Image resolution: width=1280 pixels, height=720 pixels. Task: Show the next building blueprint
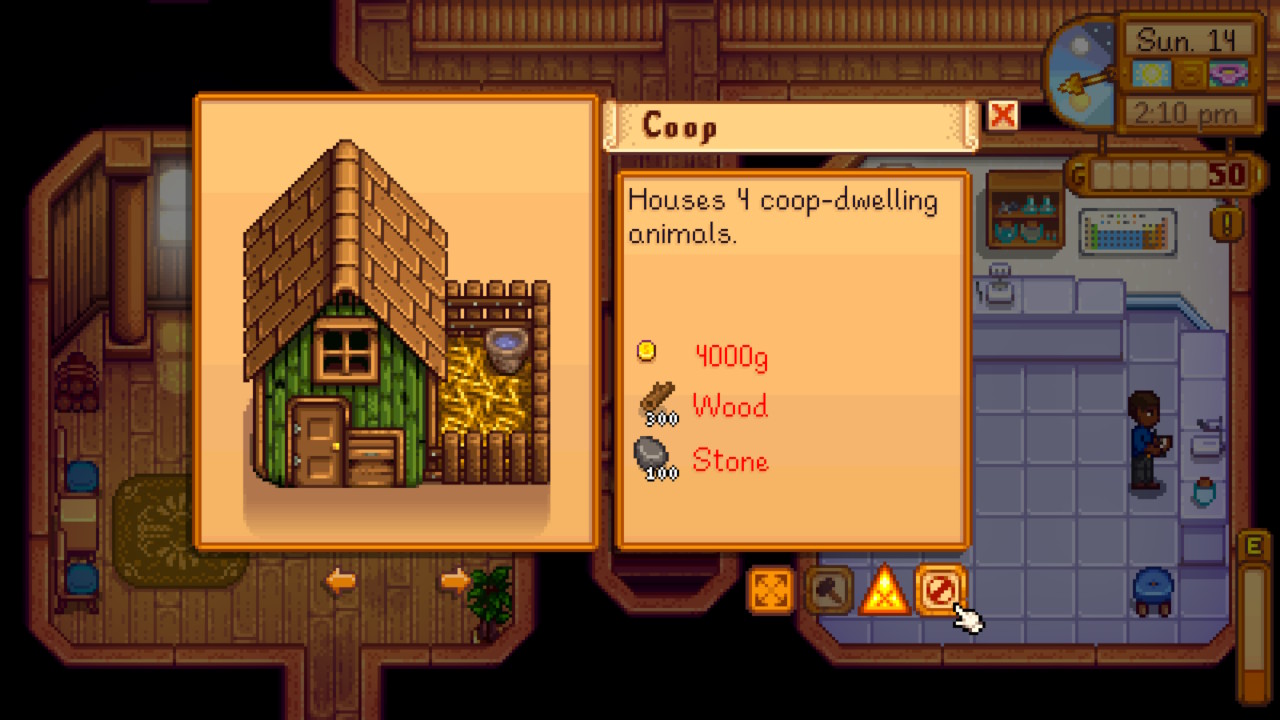(455, 581)
